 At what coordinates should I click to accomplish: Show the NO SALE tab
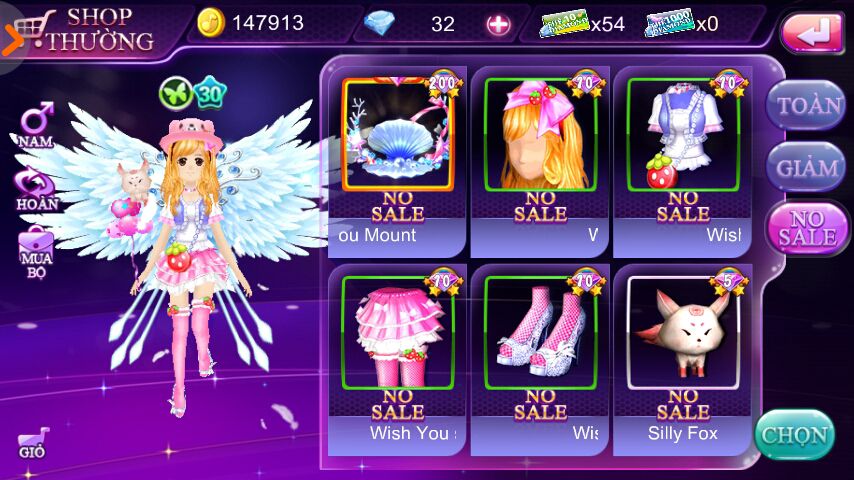coord(806,228)
